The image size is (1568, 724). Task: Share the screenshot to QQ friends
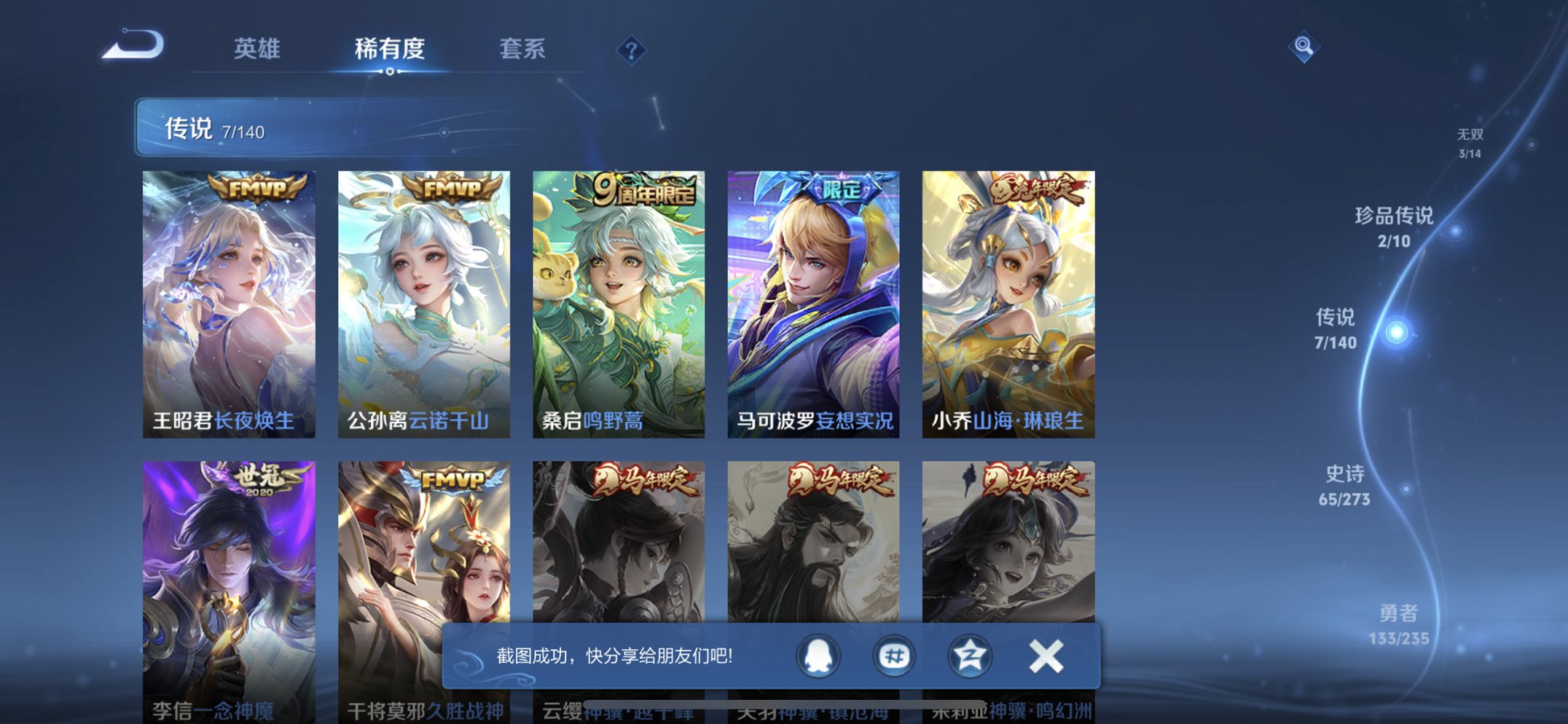(818, 656)
